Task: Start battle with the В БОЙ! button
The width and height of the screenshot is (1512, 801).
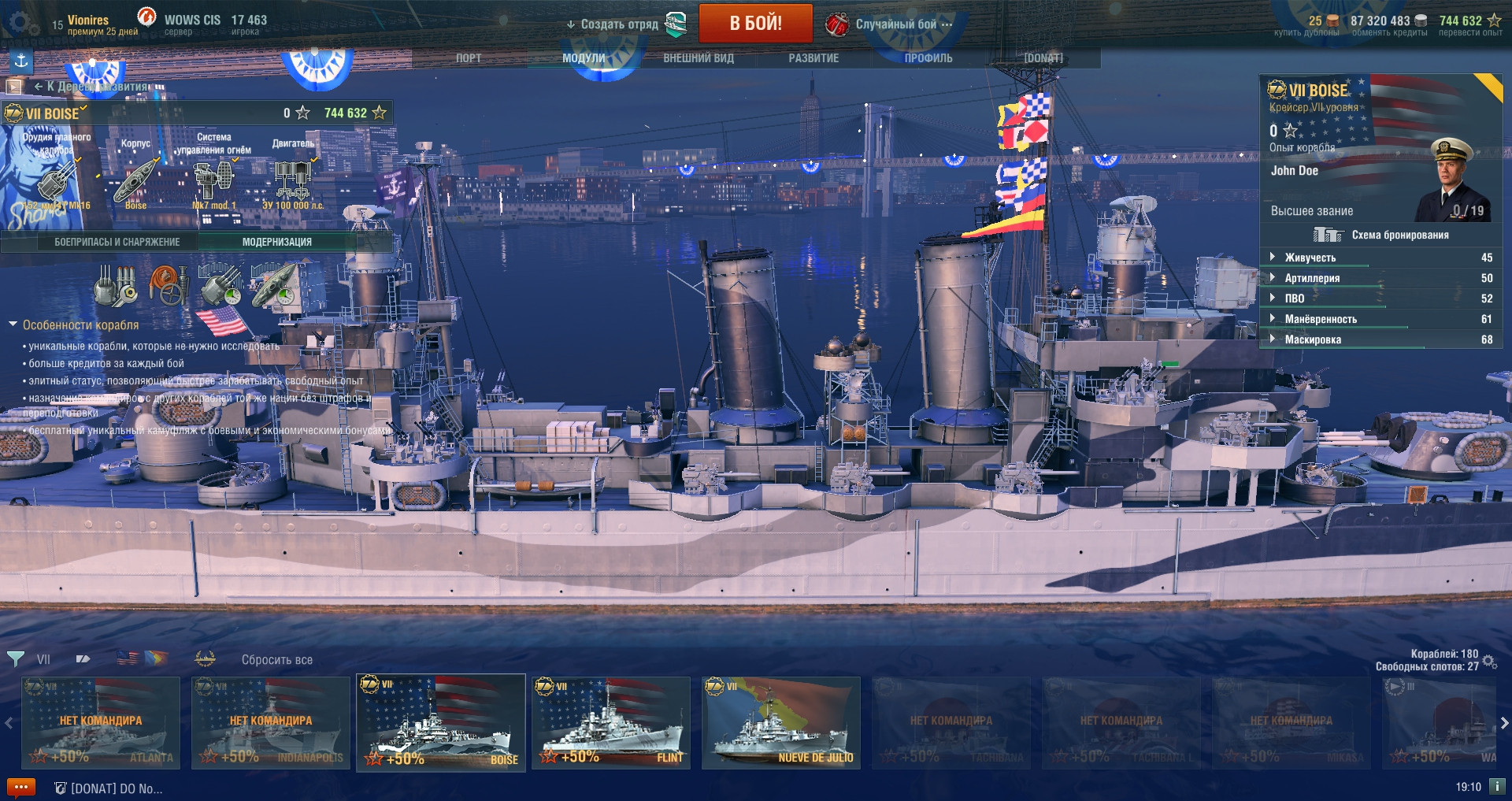Action: [x=755, y=24]
